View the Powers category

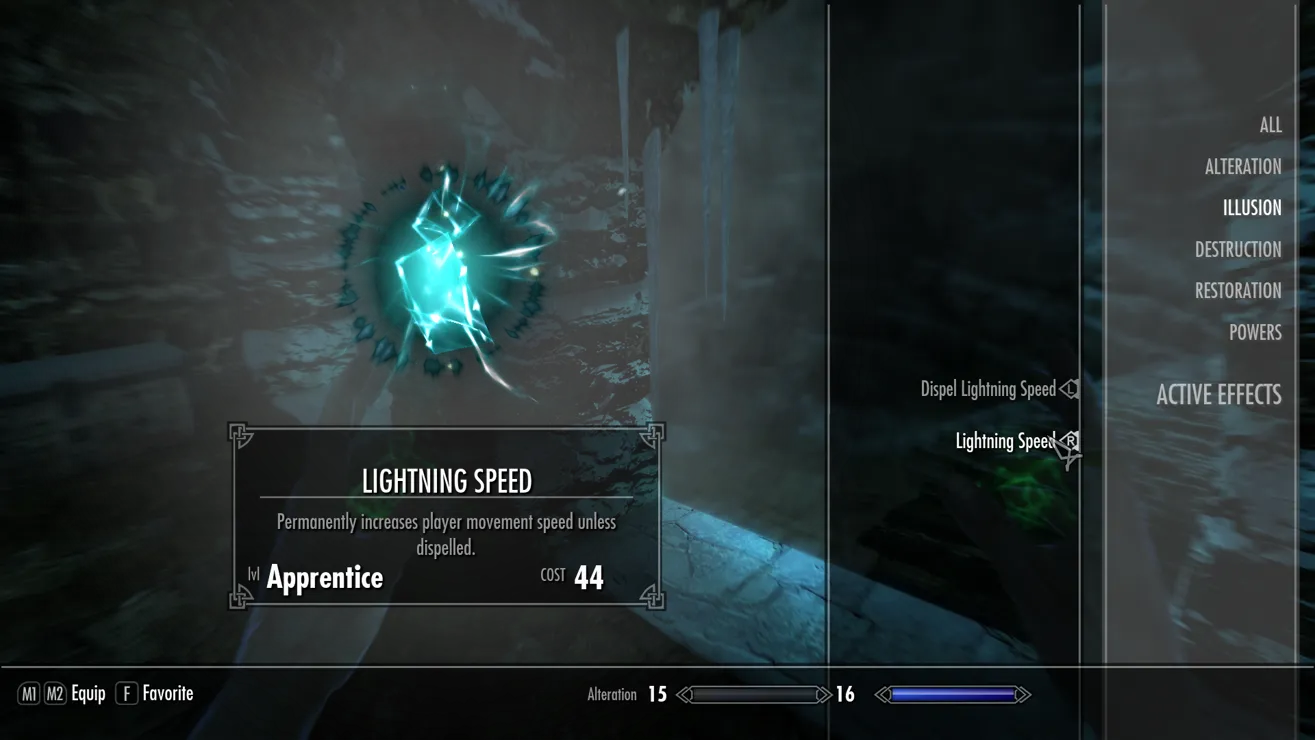click(1254, 333)
